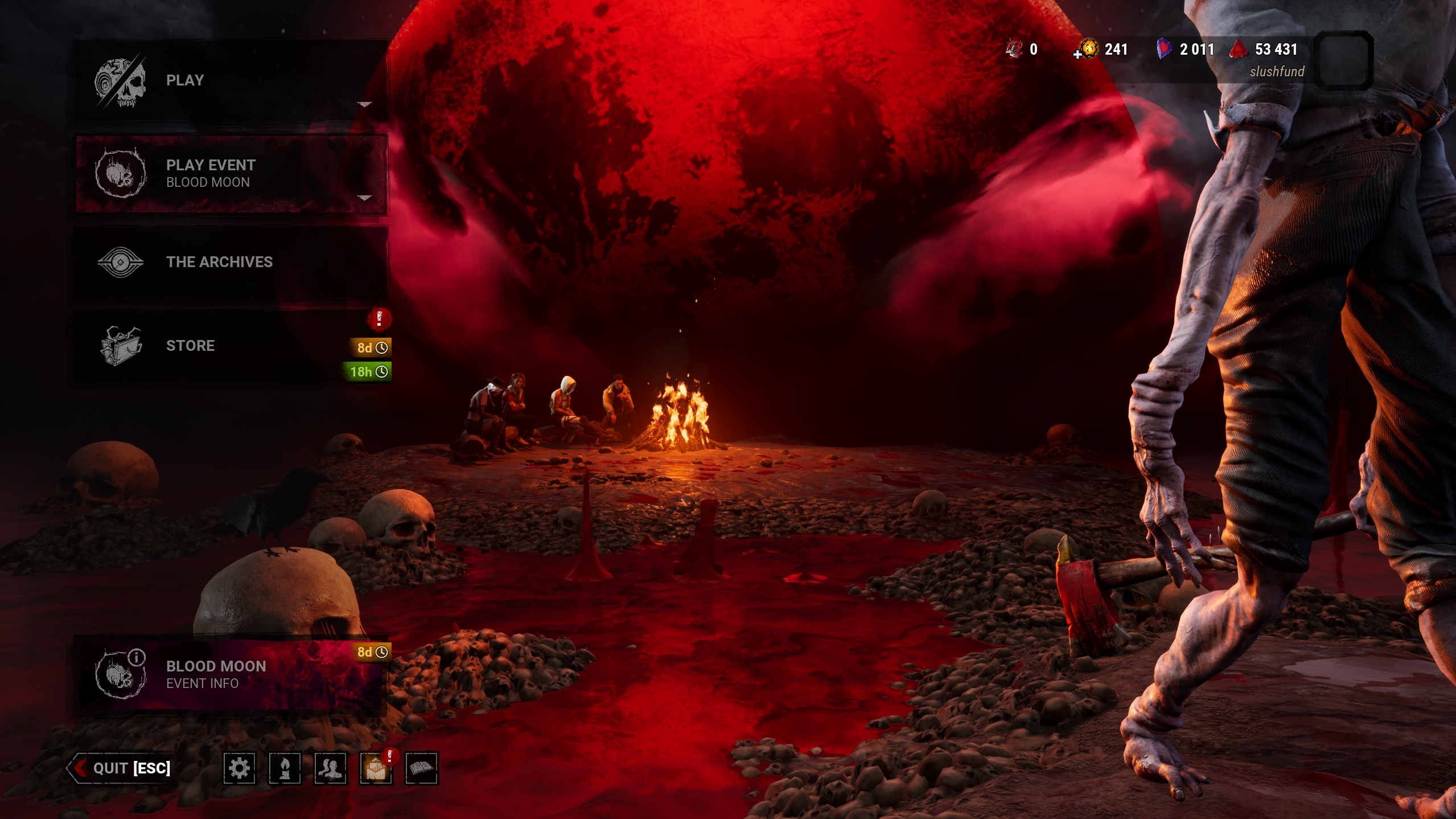Open settings via the gear icon
The image size is (1456, 819).
[239, 768]
